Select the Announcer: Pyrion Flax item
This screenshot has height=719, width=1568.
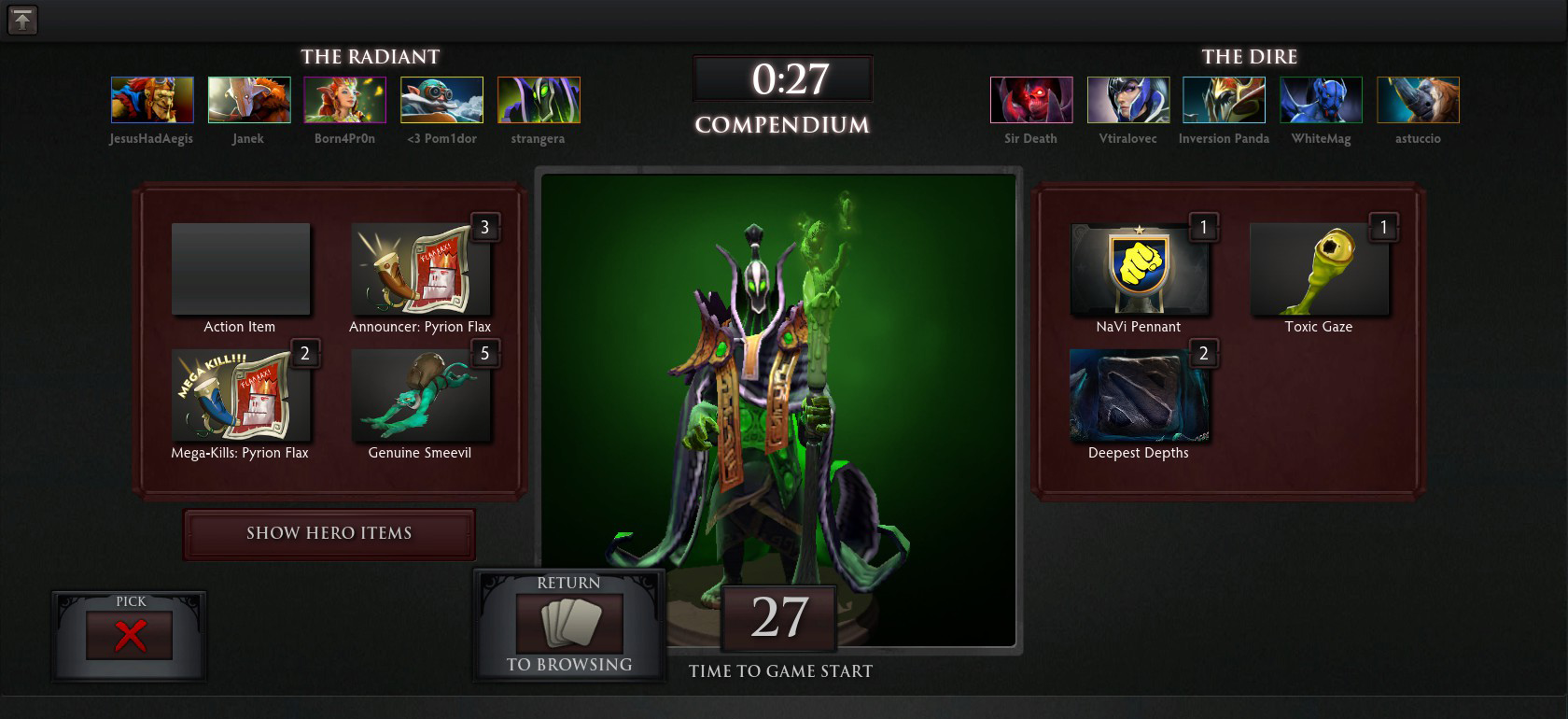420,269
